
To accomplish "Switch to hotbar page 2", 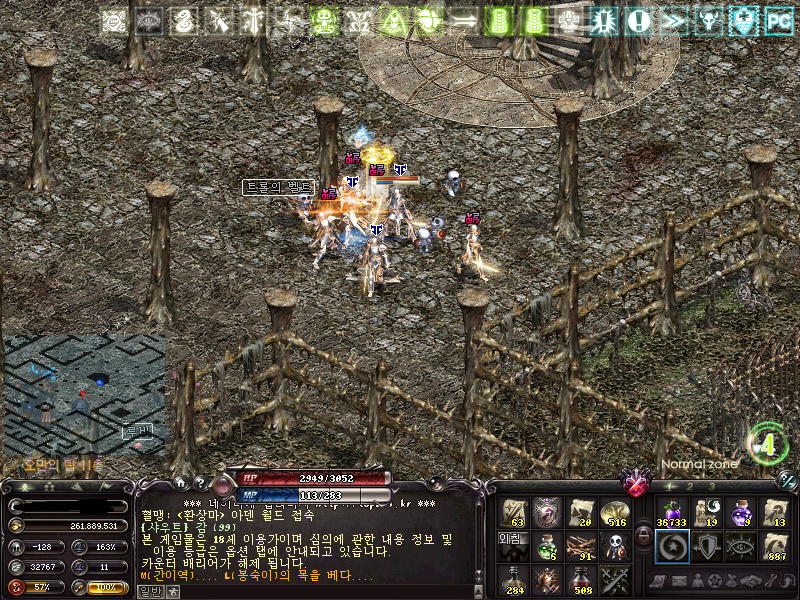I will [x=689, y=486].
